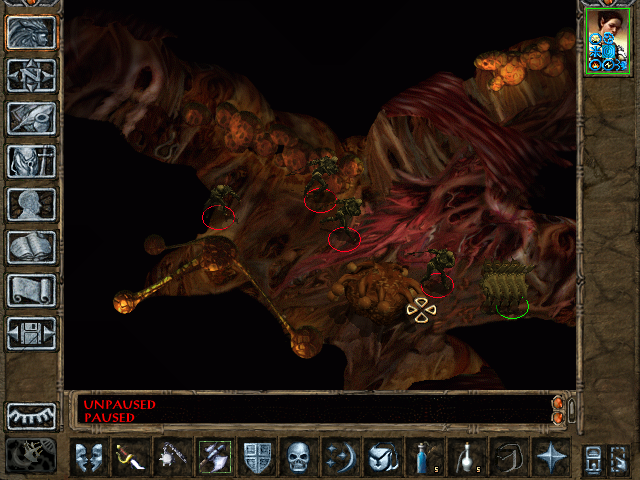The image size is (640, 480).
Task: Open the inventory screen button
Action: 31,162
